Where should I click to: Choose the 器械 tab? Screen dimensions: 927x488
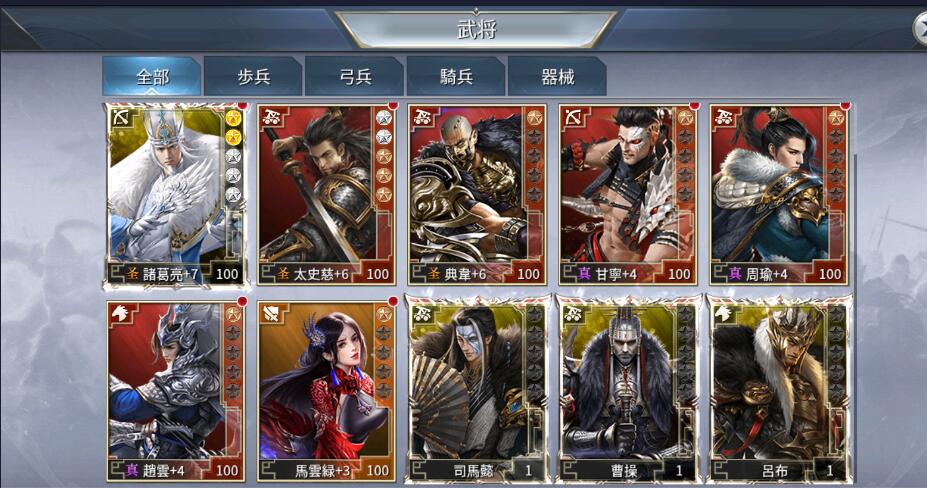(556, 77)
